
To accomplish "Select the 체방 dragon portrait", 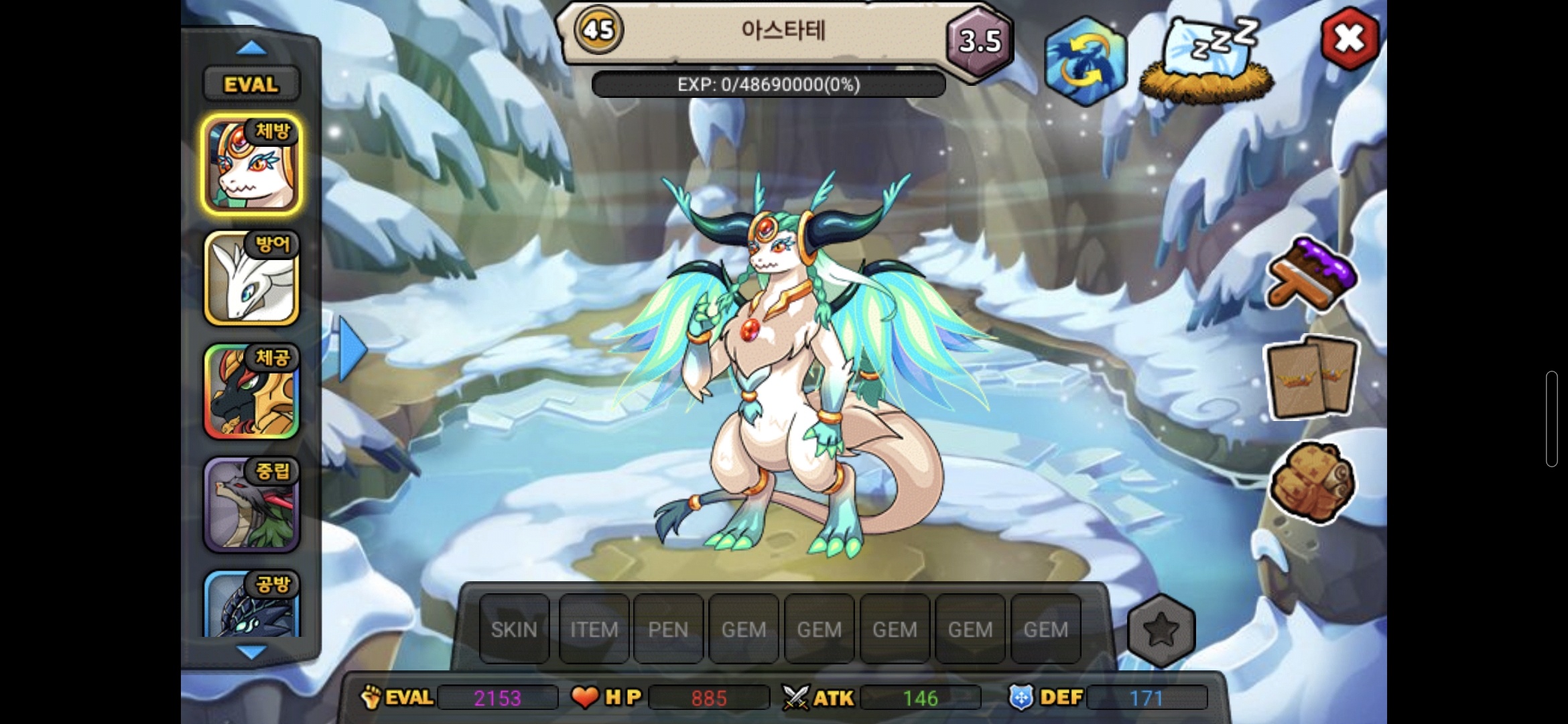I will [x=251, y=165].
